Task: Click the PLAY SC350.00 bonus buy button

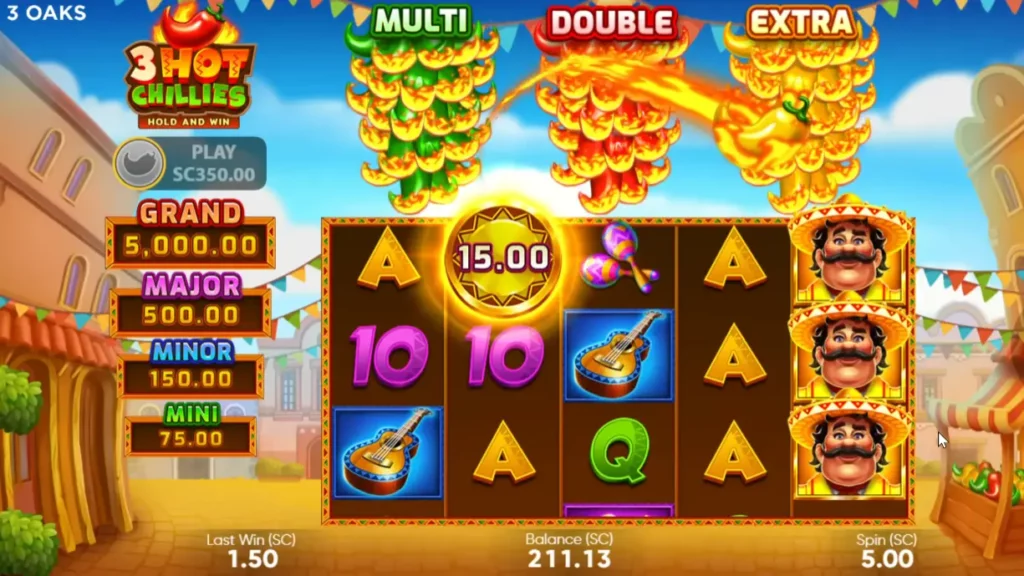Action: pyautogui.click(x=191, y=164)
